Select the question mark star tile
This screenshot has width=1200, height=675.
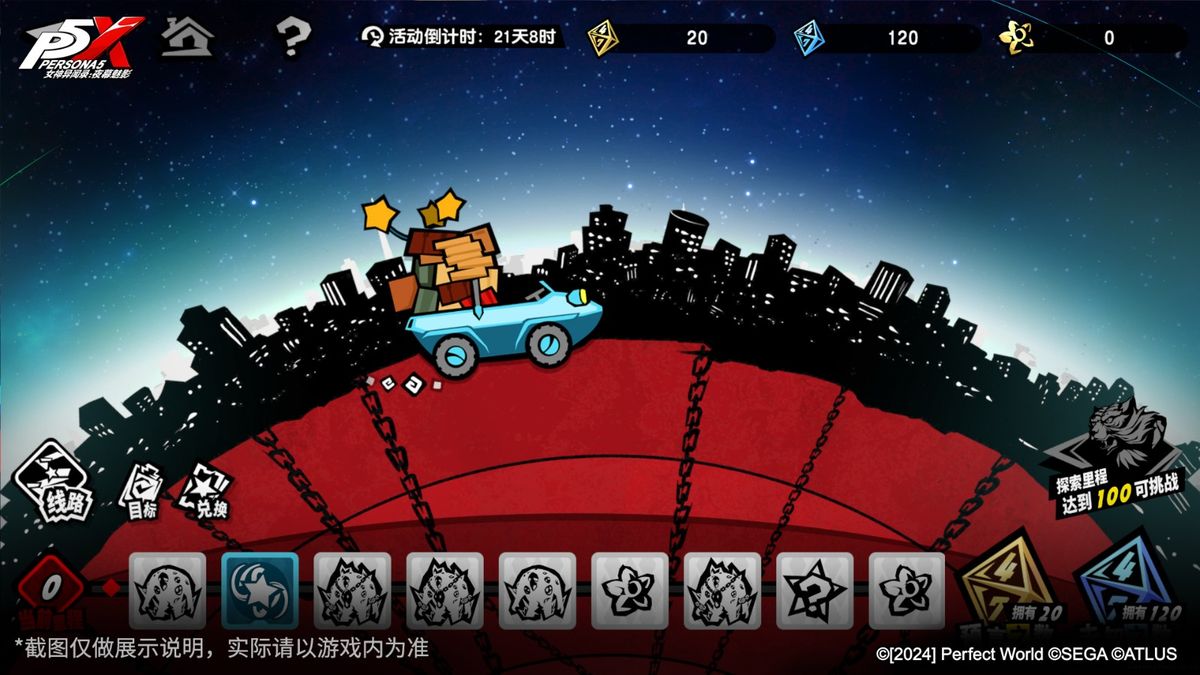(815, 590)
